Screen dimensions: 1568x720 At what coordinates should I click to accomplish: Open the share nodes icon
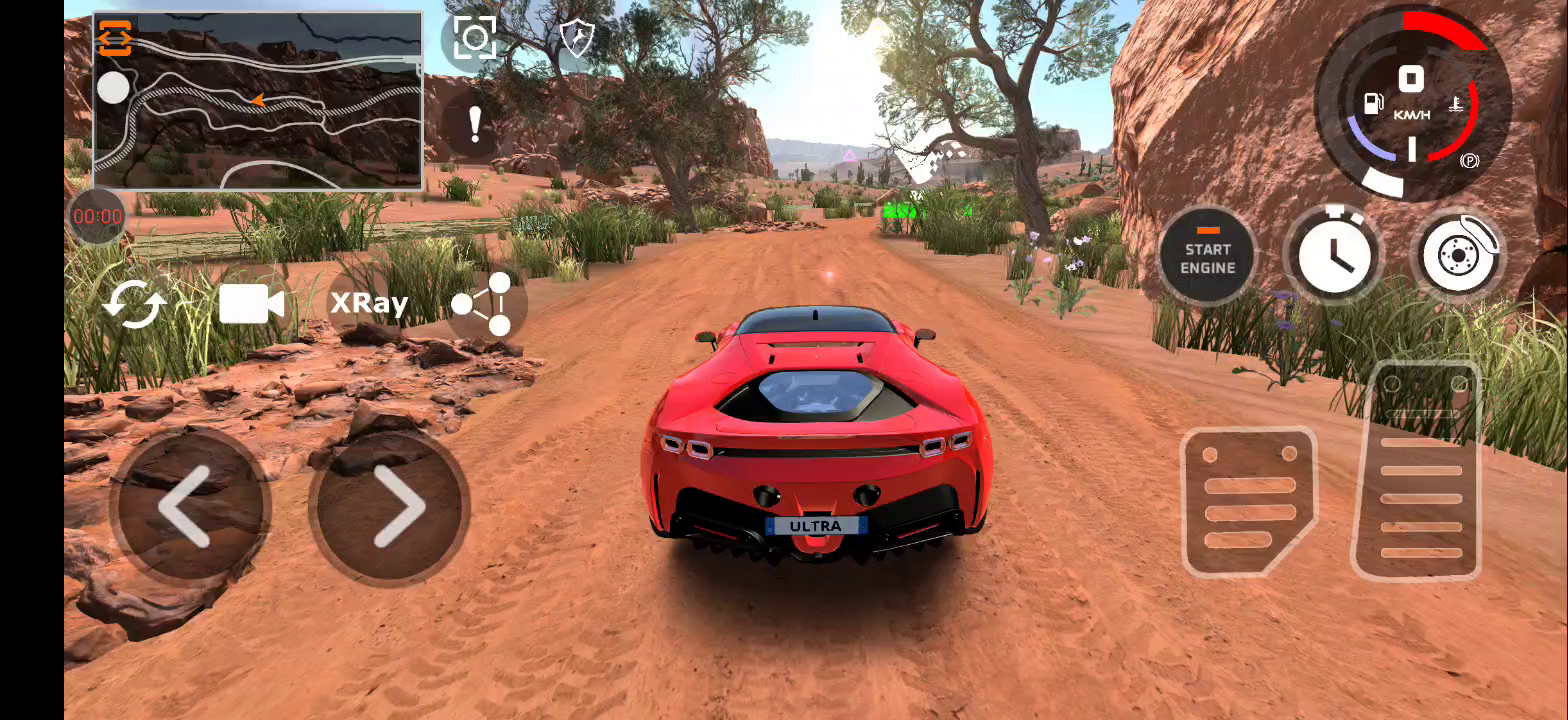(x=483, y=304)
